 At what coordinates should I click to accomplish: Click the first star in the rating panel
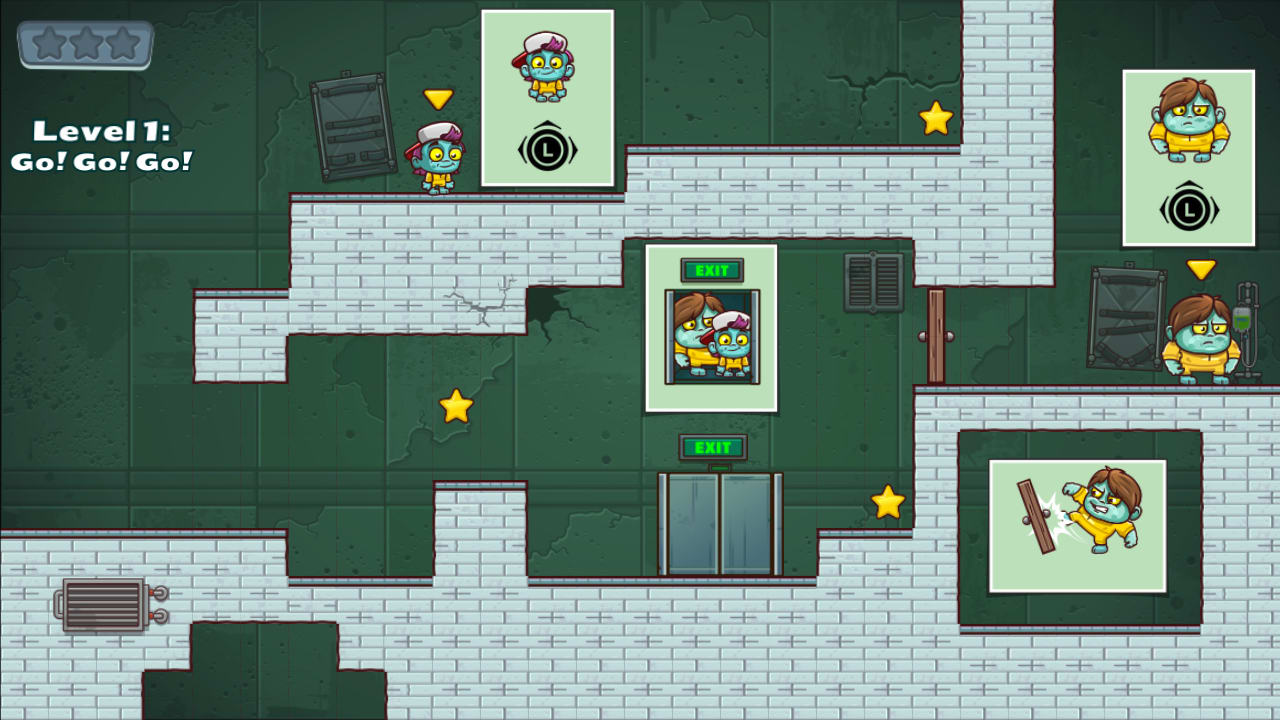(x=49, y=42)
